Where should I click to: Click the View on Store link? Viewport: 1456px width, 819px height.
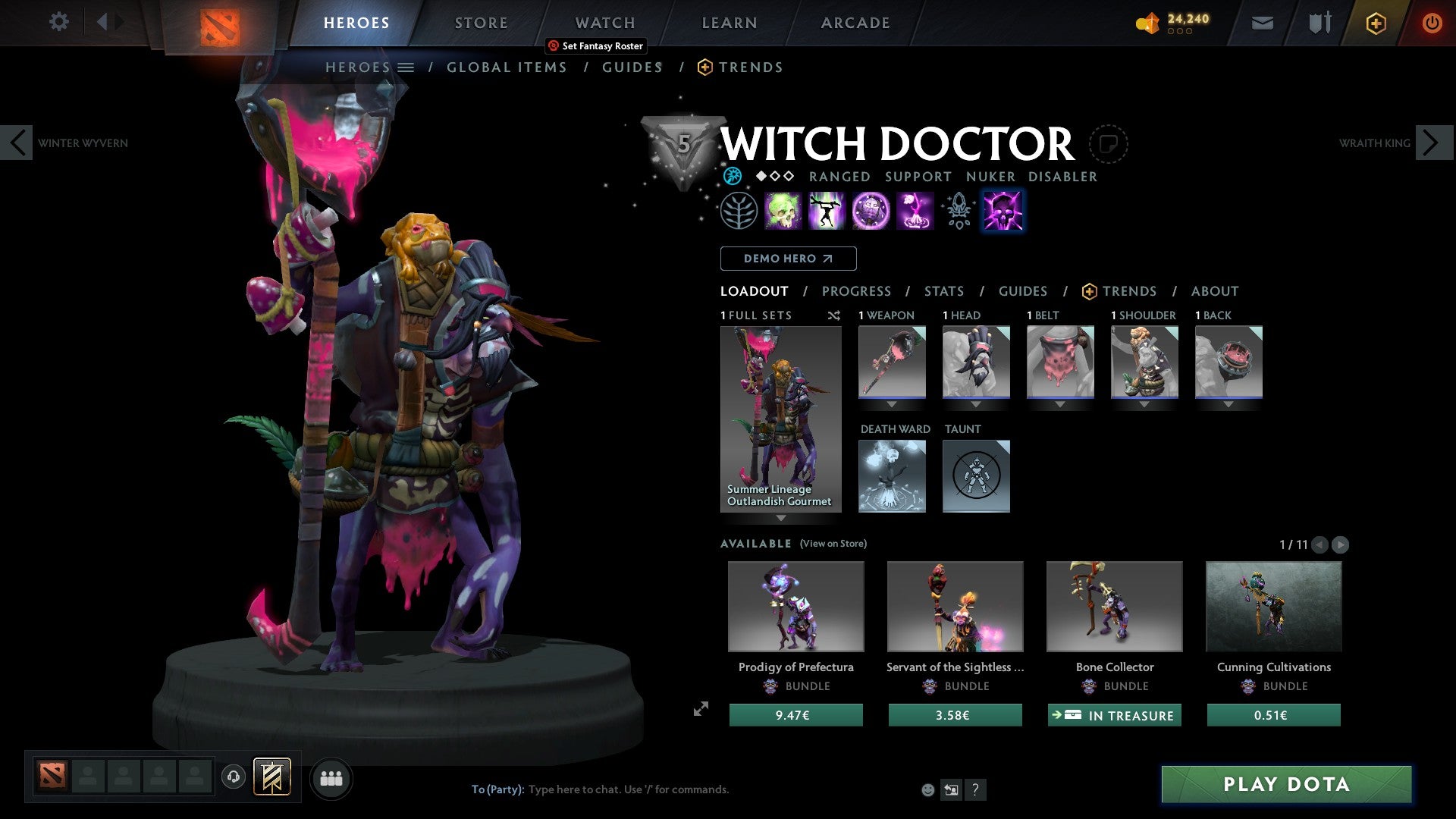click(x=833, y=544)
